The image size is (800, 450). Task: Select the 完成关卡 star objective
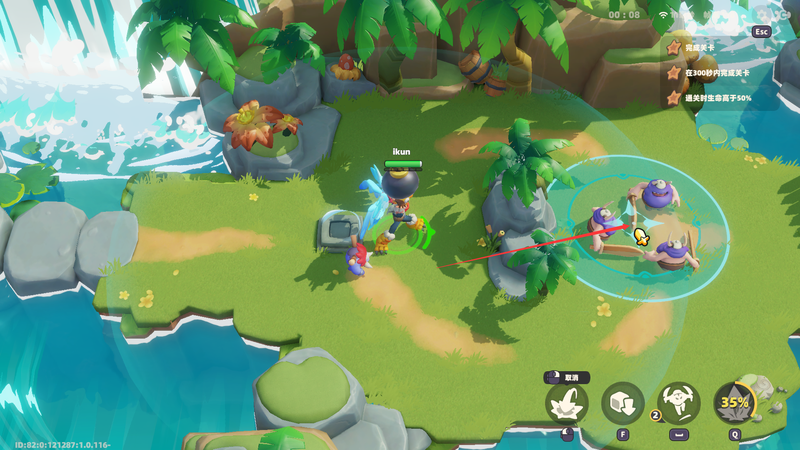pos(699,47)
